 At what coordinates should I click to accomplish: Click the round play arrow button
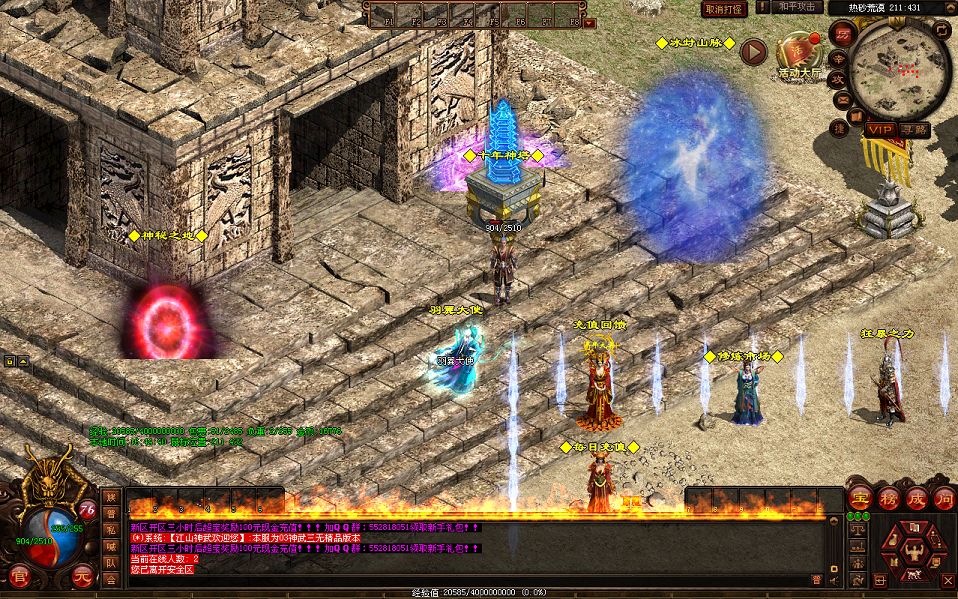tap(755, 52)
